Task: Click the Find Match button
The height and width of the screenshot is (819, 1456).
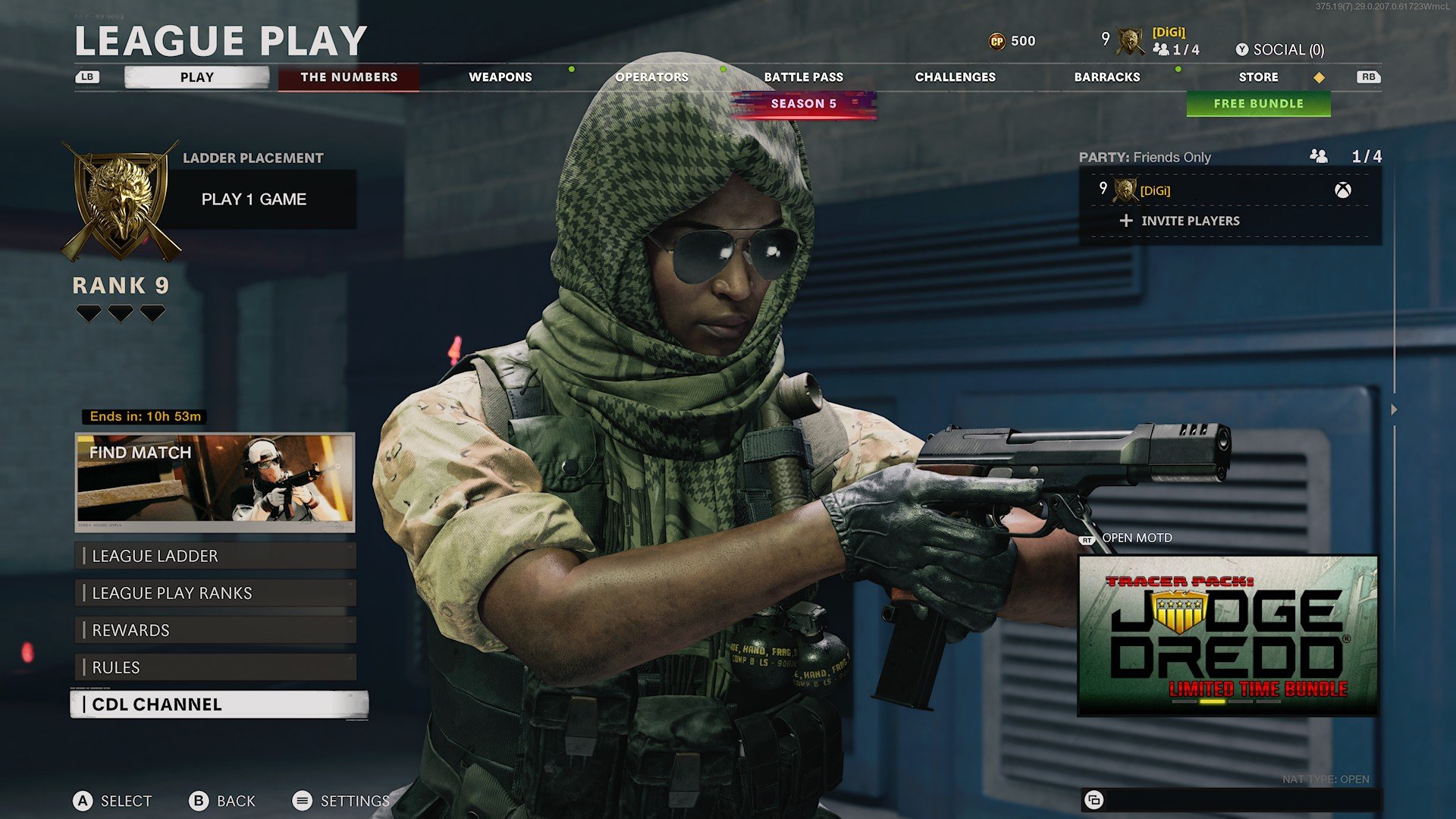Action: 215,483
